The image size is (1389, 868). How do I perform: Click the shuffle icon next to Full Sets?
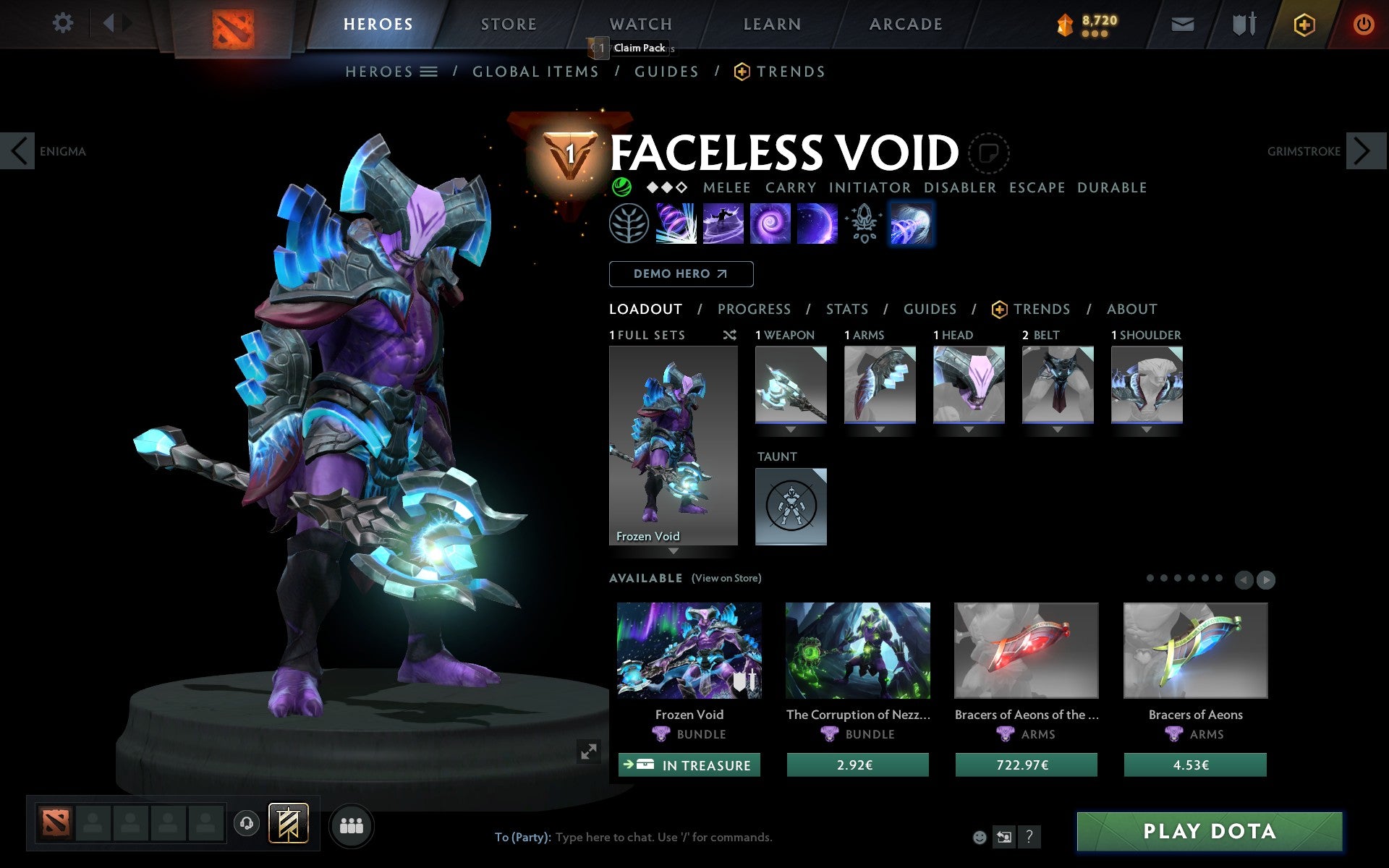729,335
